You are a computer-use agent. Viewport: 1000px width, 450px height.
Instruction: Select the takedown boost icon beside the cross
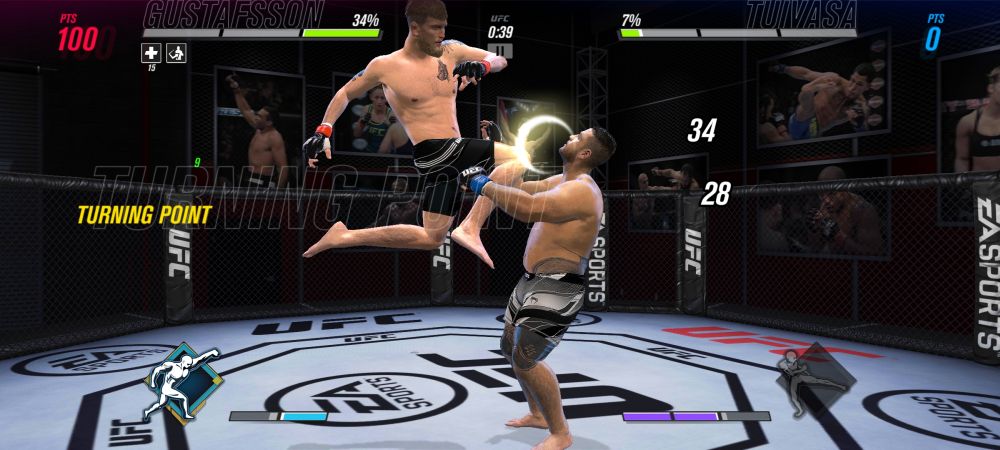click(175, 53)
